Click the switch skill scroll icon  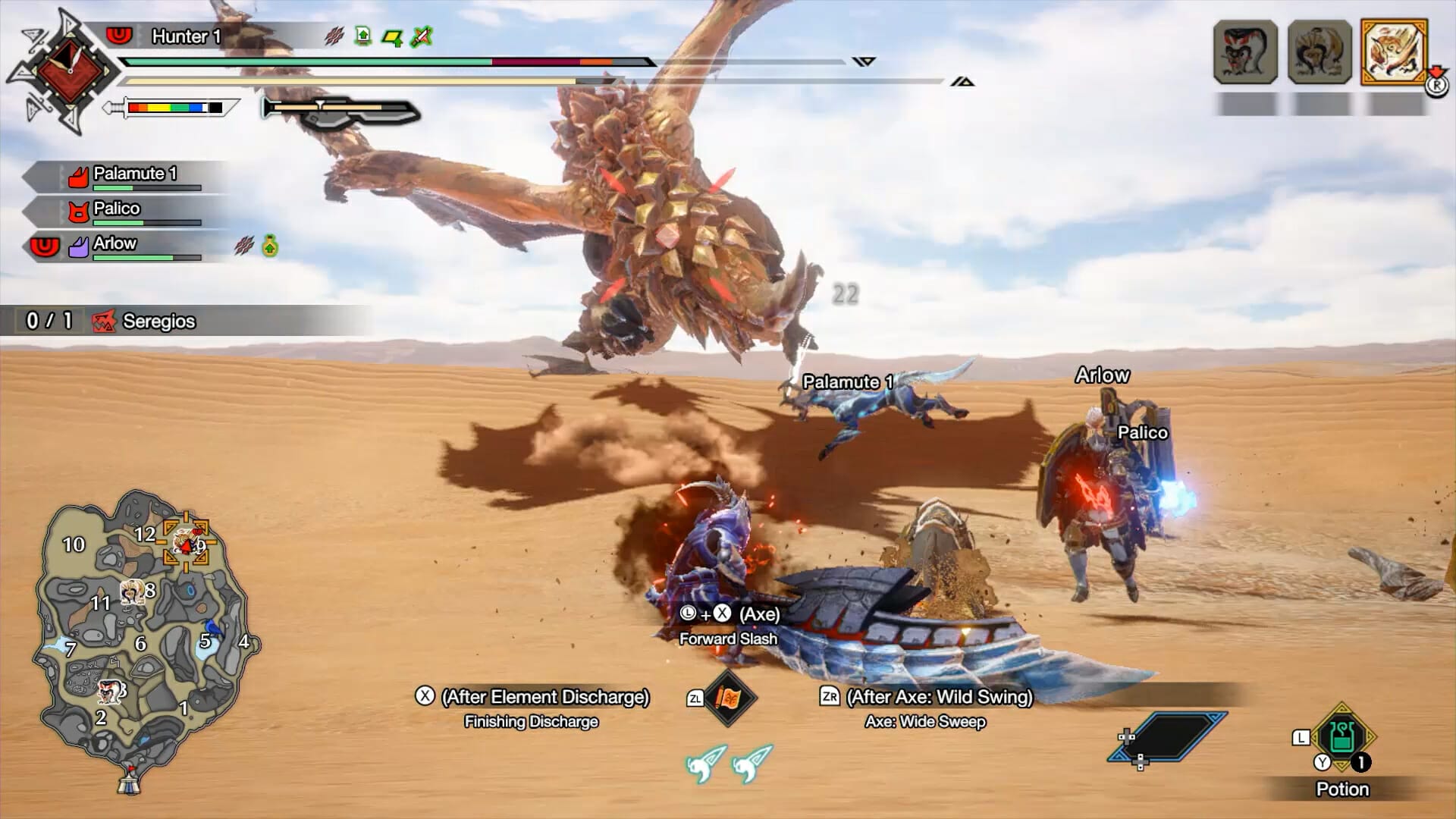729,698
